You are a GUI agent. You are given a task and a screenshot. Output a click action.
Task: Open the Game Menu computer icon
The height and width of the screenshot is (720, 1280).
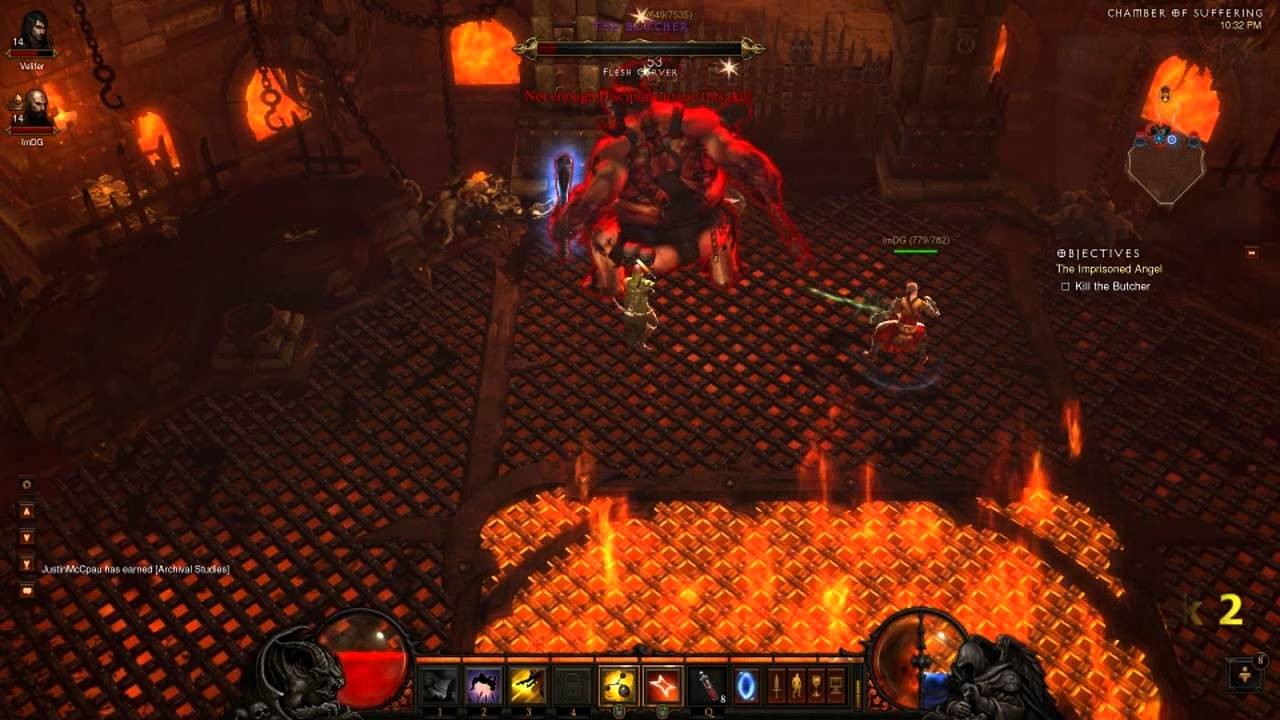click(x=836, y=685)
